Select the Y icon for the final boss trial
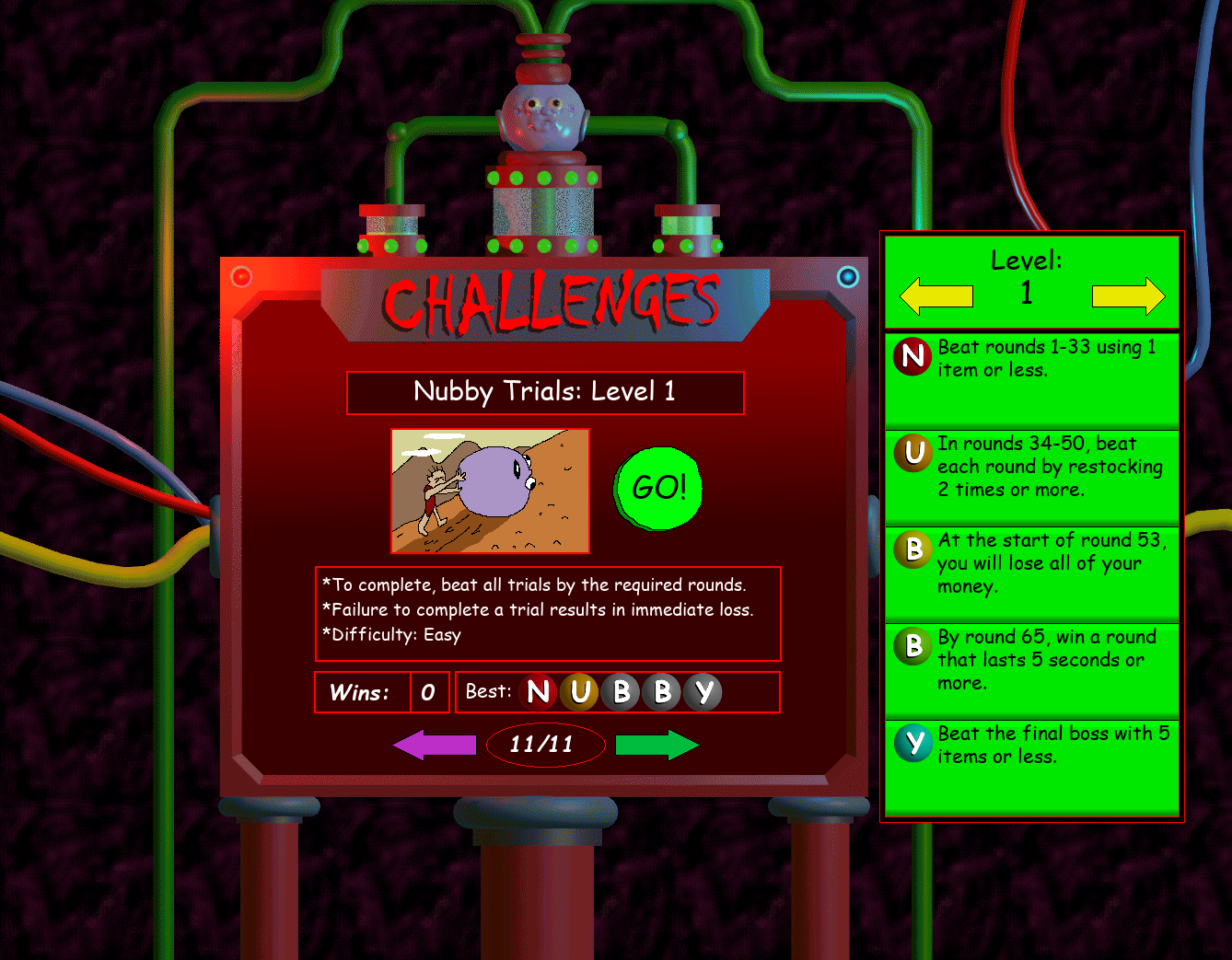This screenshot has width=1232, height=960. (x=912, y=744)
